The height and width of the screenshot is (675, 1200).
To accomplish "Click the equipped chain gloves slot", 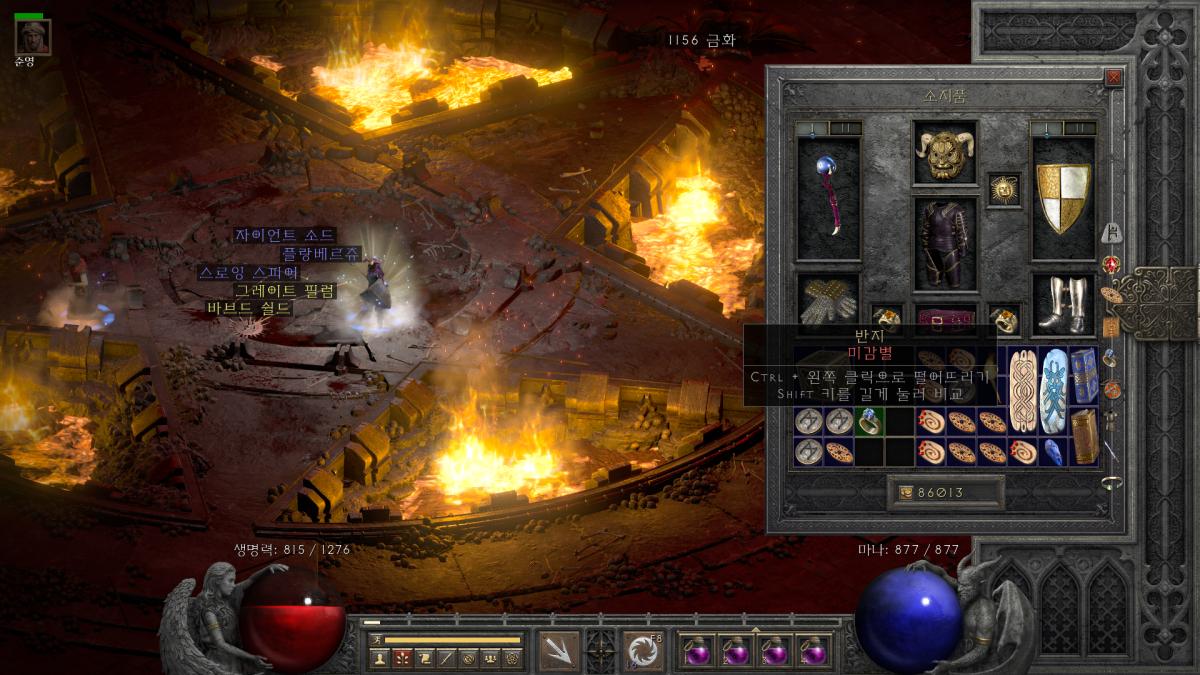I will (x=828, y=301).
